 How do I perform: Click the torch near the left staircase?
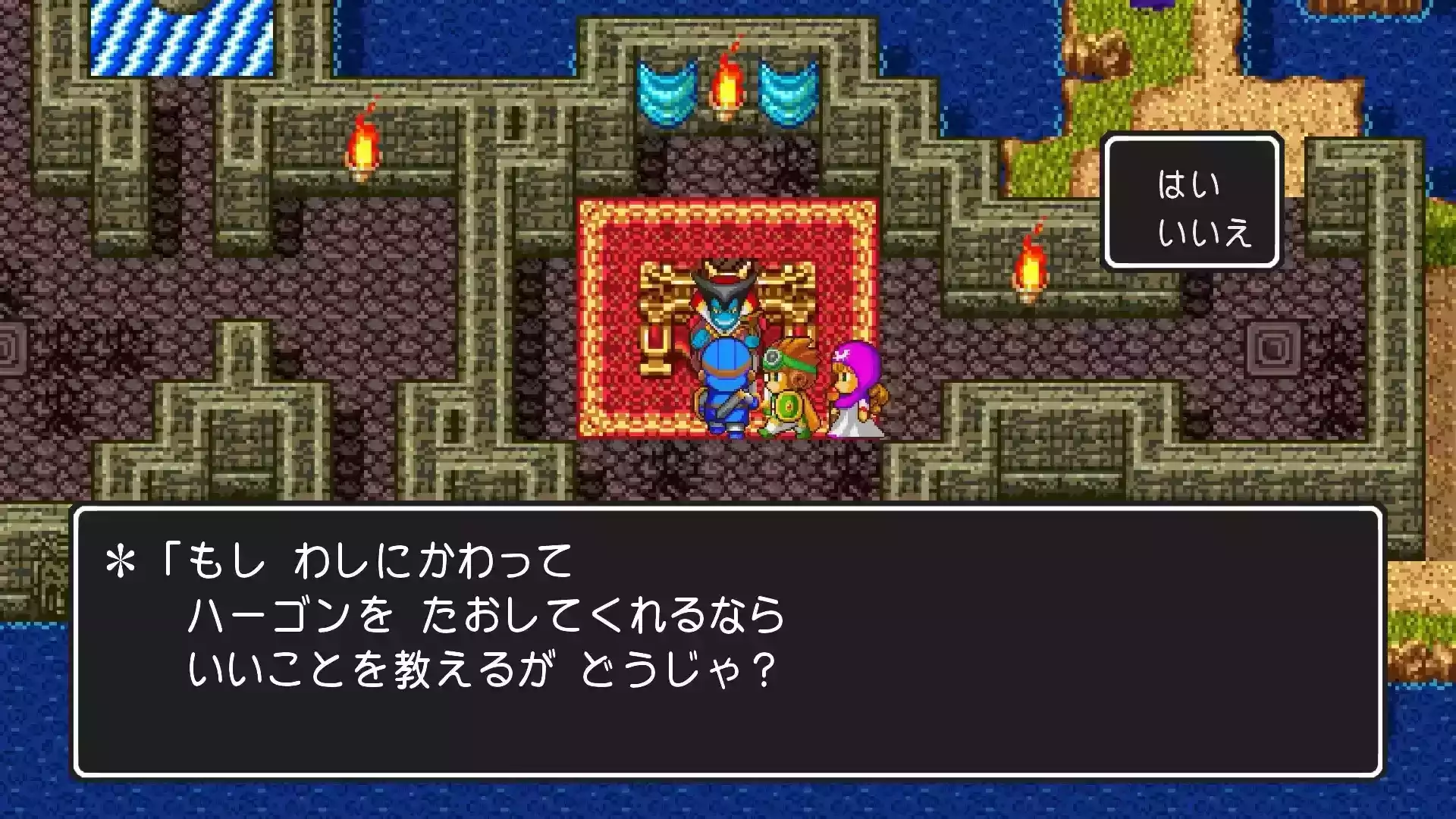point(364,144)
